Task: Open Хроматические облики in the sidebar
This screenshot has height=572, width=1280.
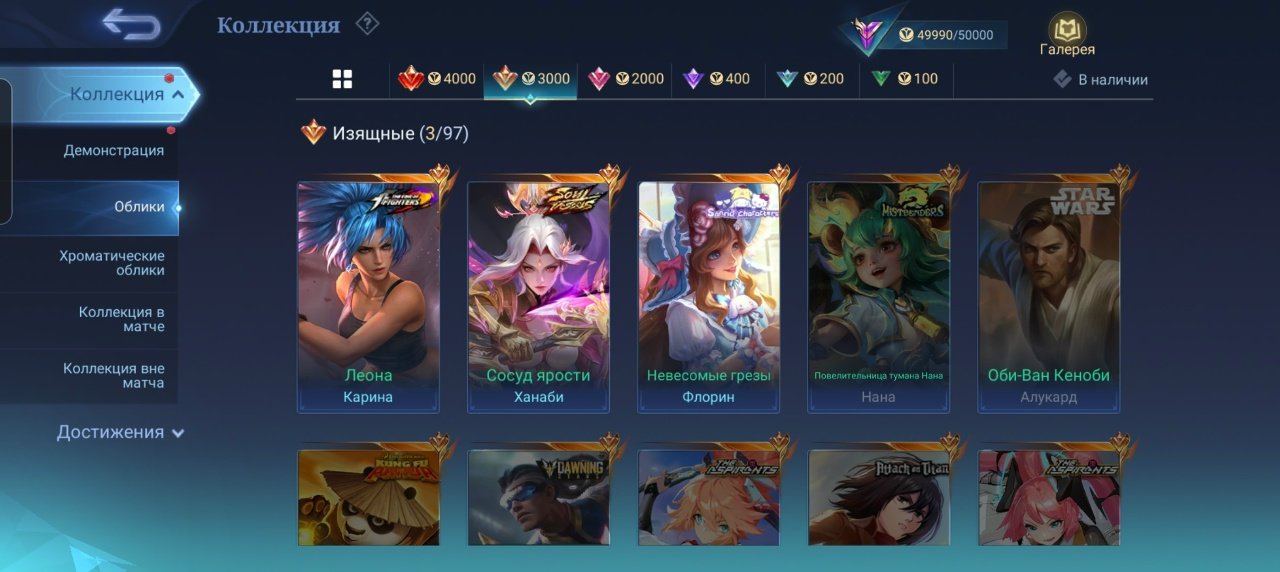Action: click(x=112, y=263)
